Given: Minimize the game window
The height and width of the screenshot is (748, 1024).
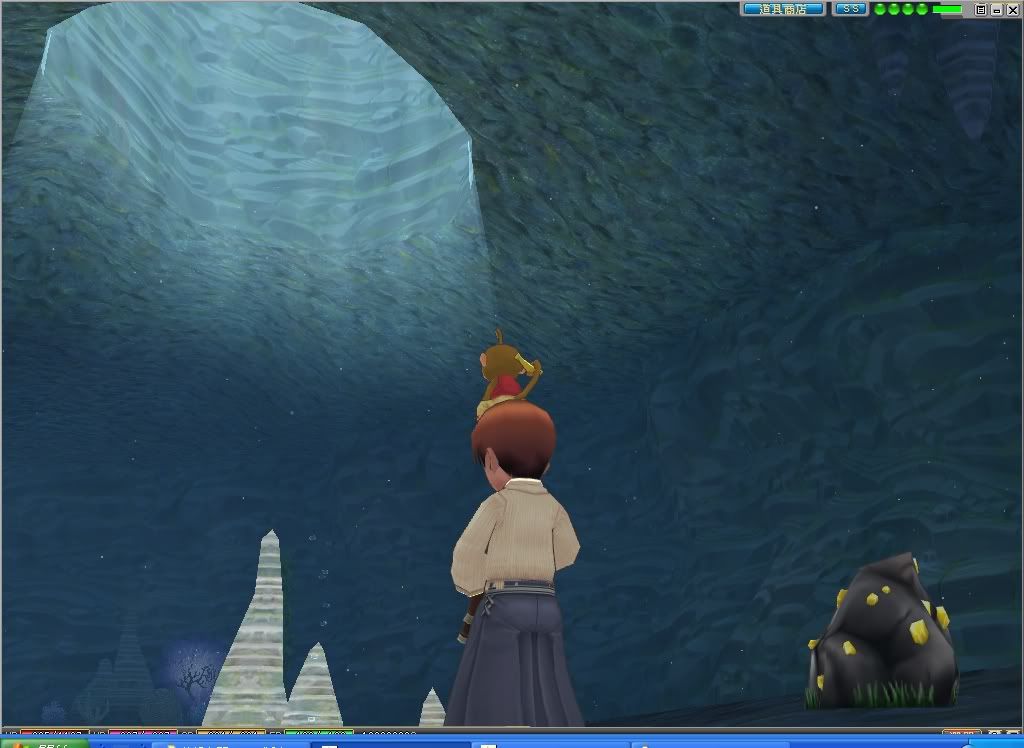Looking at the screenshot, I should point(996,9).
